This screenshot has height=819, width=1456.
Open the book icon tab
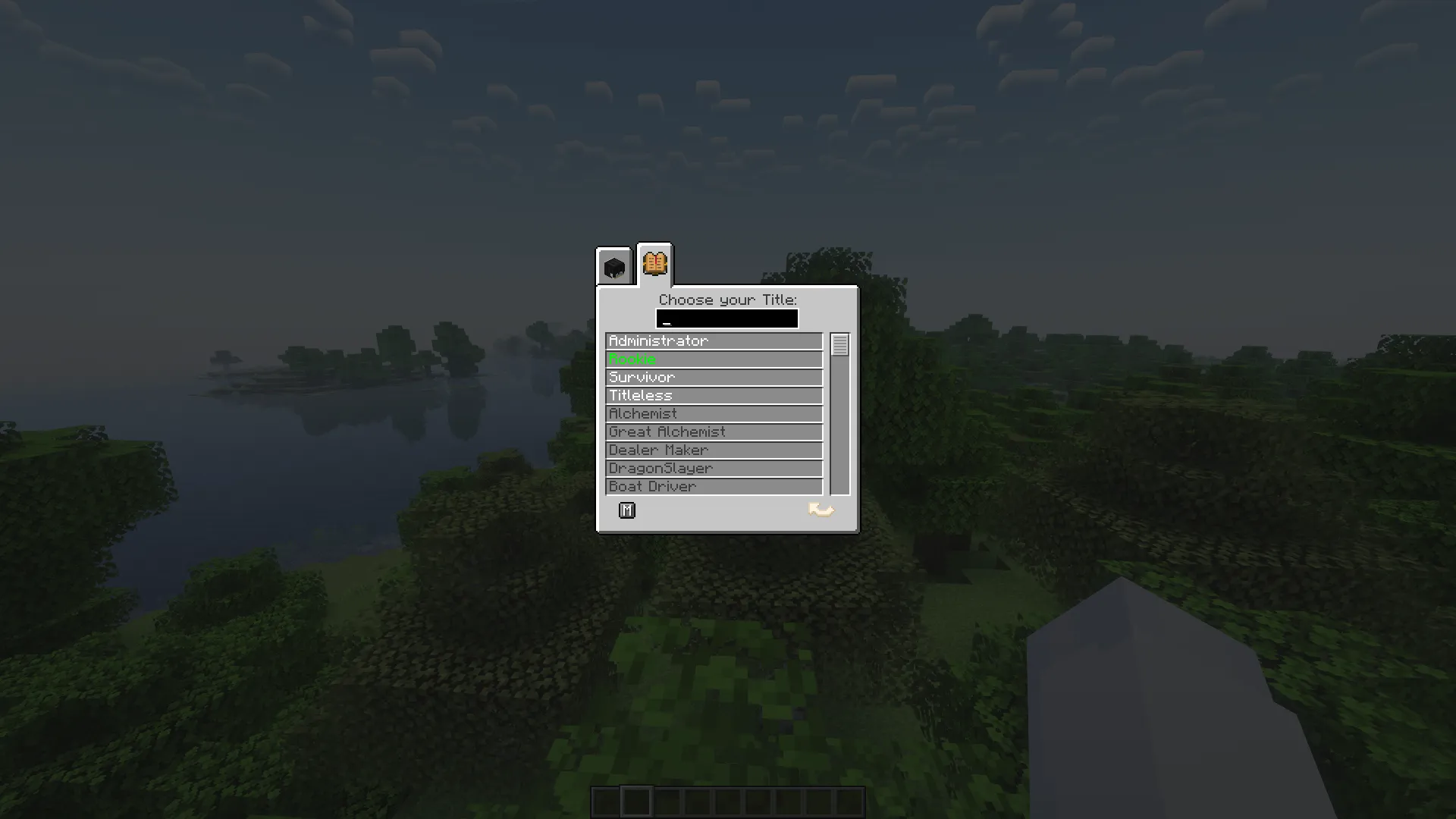pyautogui.click(x=654, y=265)
